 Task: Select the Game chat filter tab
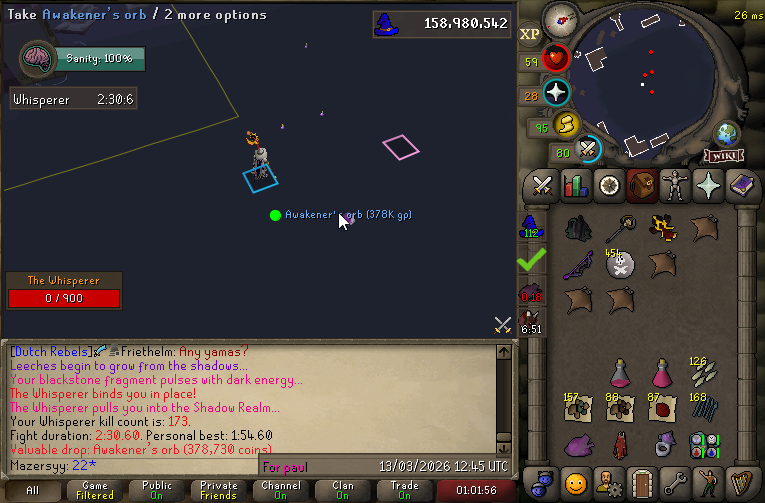[x=96, y=491]
